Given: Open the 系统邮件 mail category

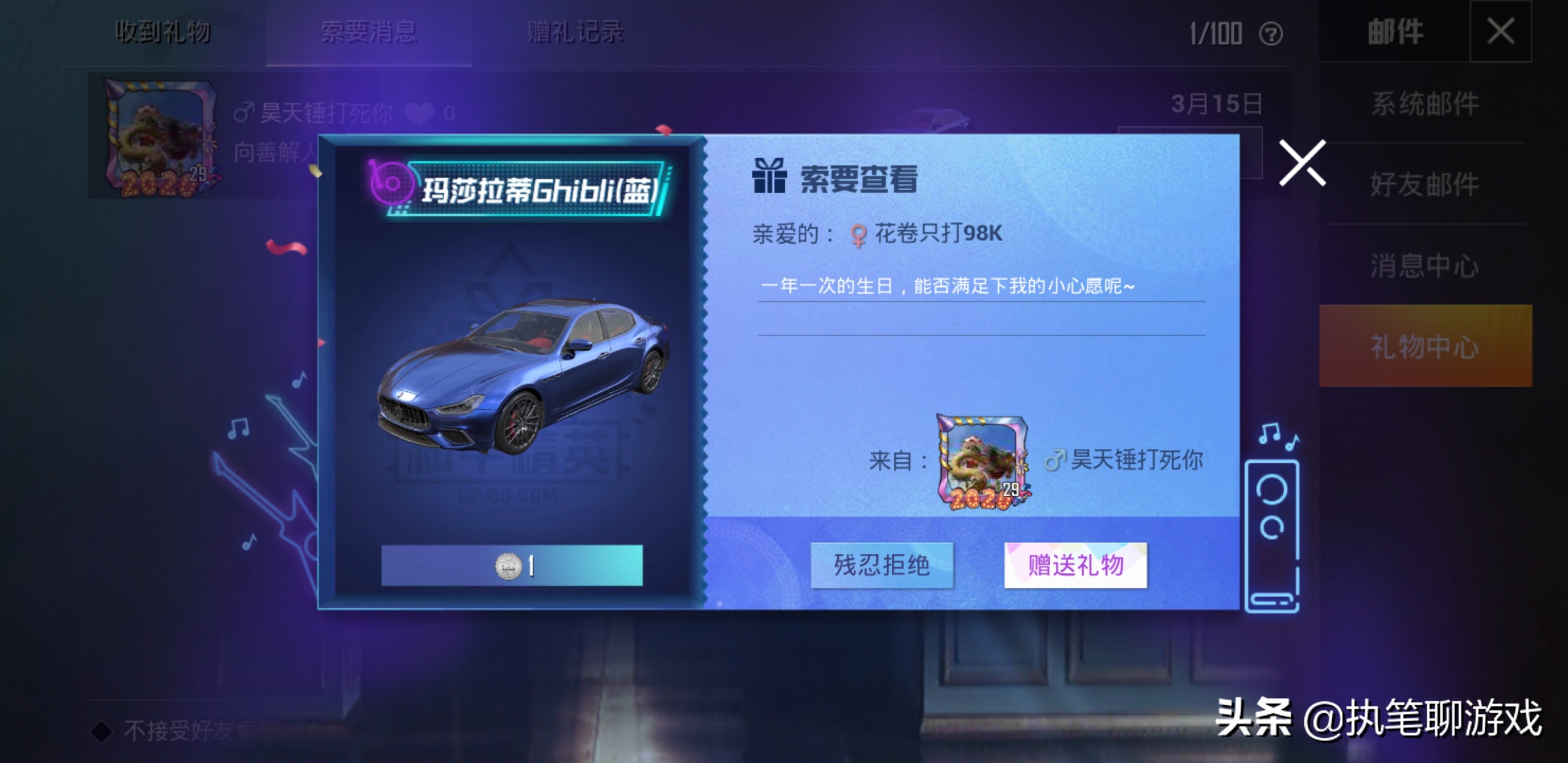Looking at the screenshot, I should (x=1425, y=104).
